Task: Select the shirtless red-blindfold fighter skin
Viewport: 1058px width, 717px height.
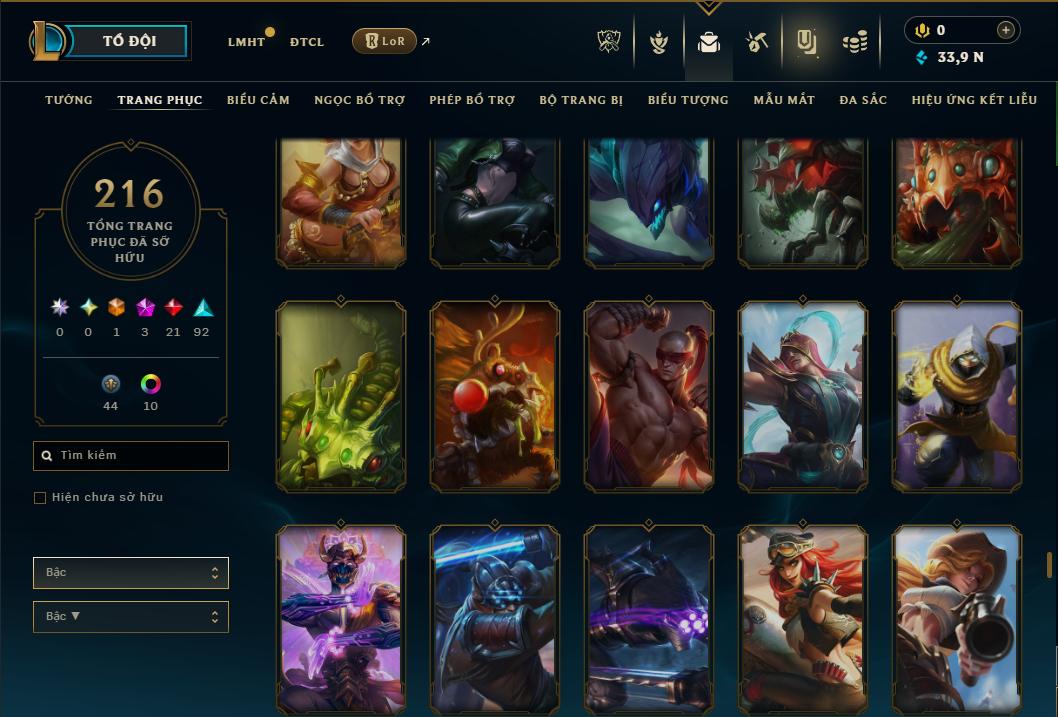Action: (x=649, y=397)
